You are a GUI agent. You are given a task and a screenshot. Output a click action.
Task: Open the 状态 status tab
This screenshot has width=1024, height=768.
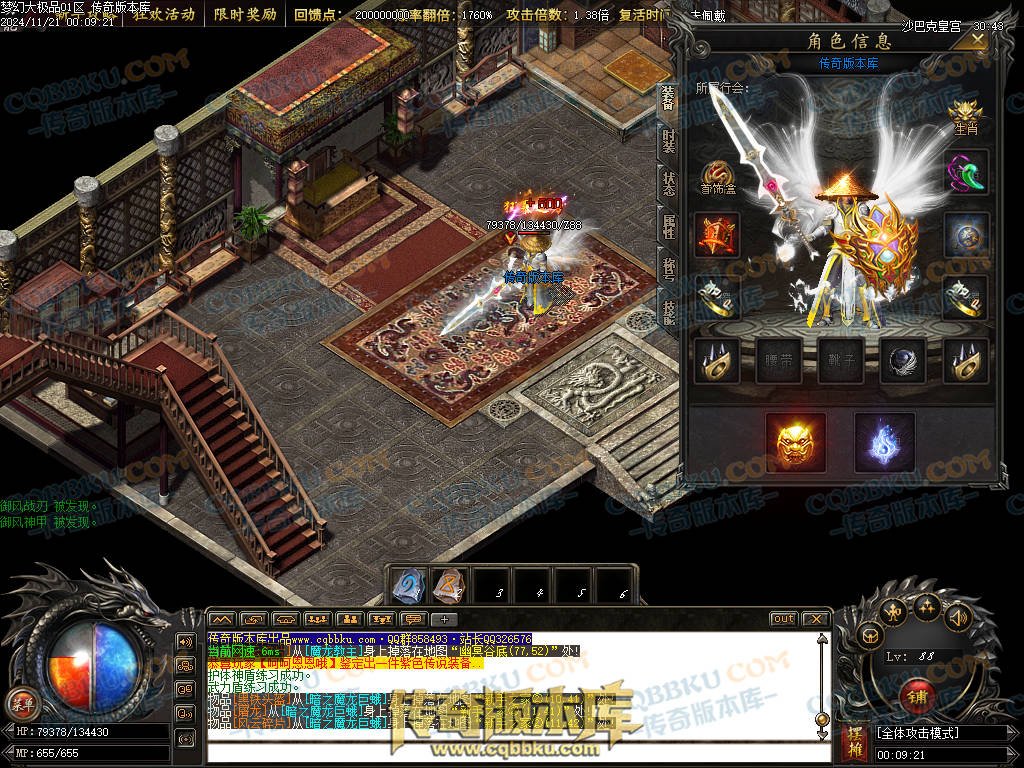click(668, 185)
